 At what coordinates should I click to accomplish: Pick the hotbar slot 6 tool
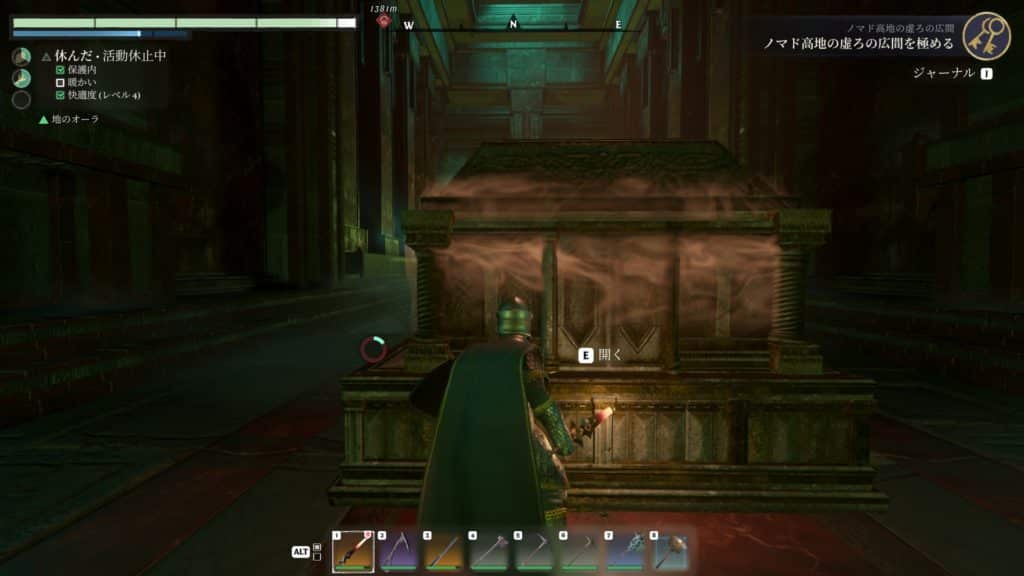click(x=580, y=551)
